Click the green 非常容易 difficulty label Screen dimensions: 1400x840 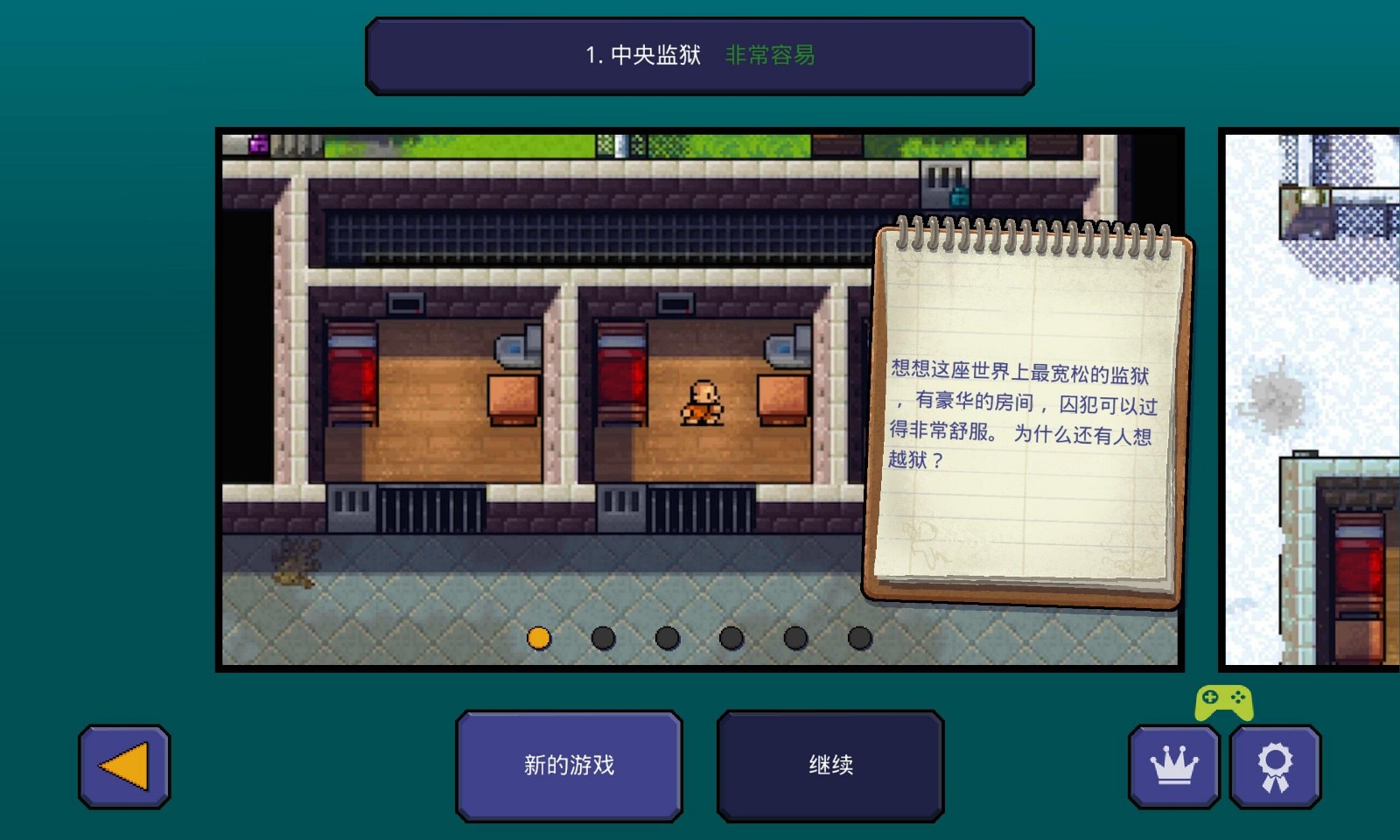click(x=770, y=54)
